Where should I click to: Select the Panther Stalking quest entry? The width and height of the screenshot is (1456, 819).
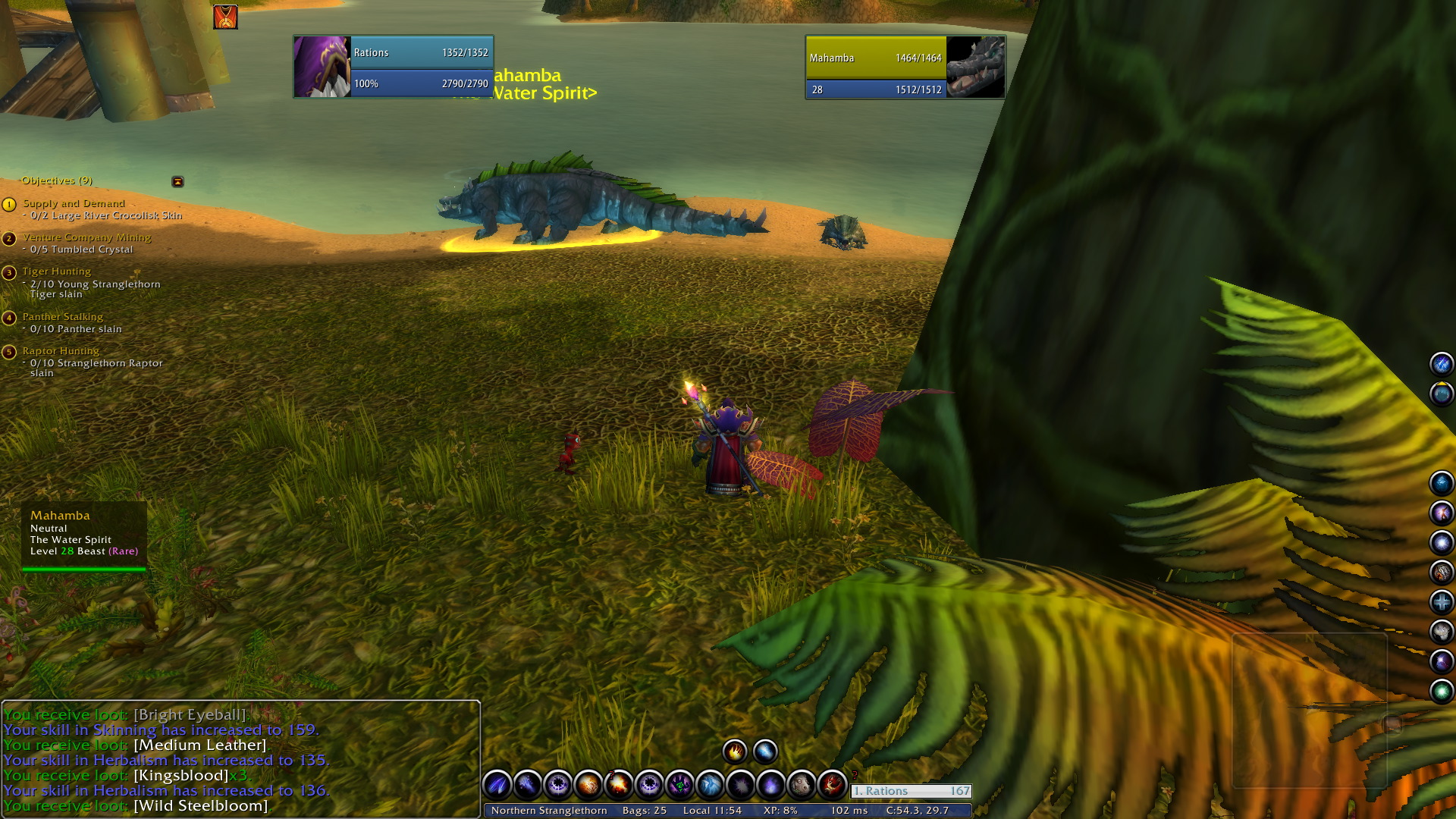point(62,317)
